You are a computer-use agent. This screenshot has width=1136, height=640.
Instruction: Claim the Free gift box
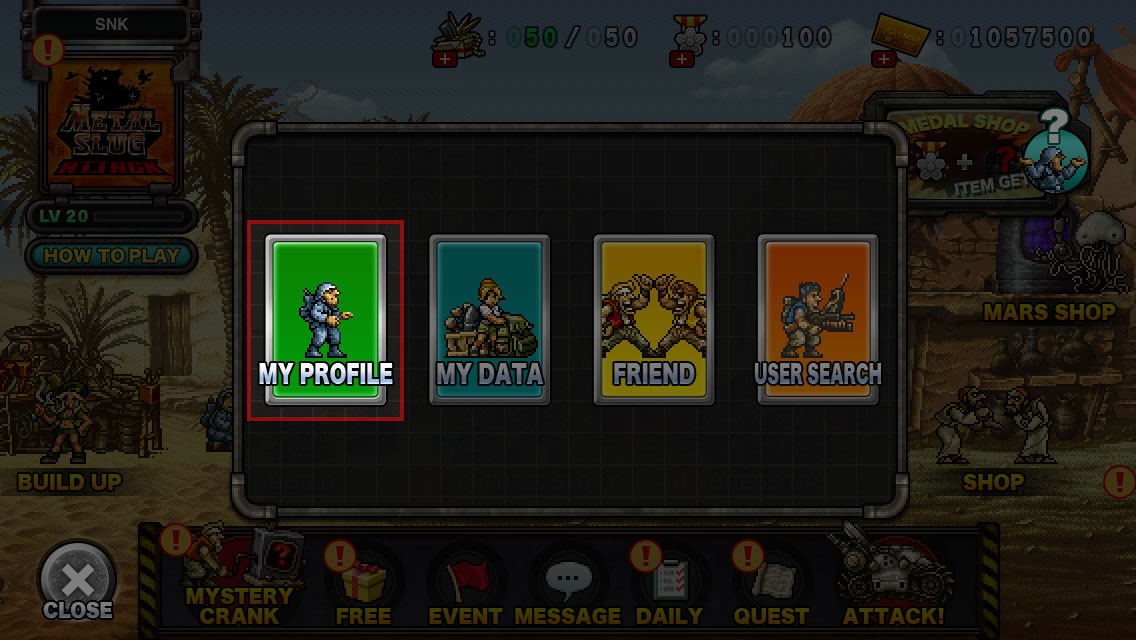[363, 585]
